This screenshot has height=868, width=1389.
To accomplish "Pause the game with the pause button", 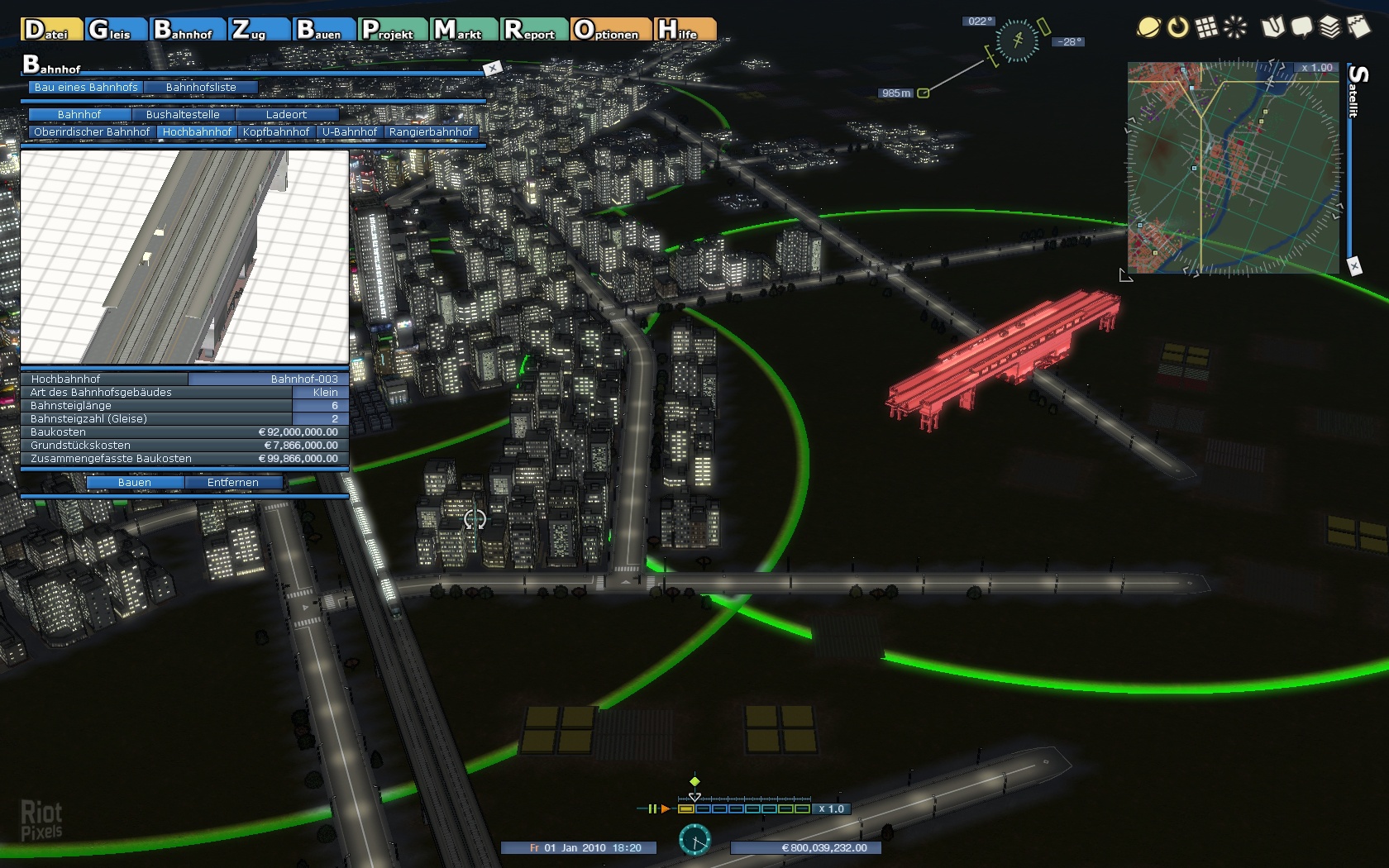I will (652, 808).
